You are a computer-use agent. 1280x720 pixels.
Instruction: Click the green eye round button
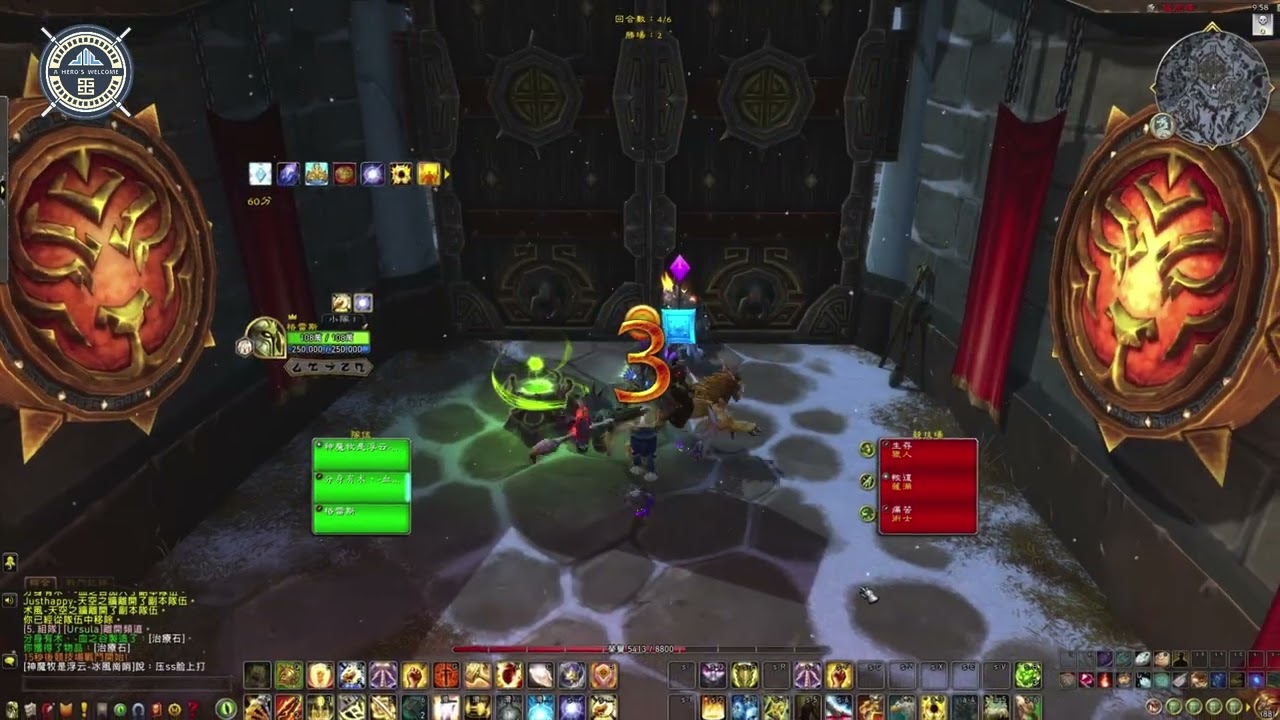tap(227, 708)
